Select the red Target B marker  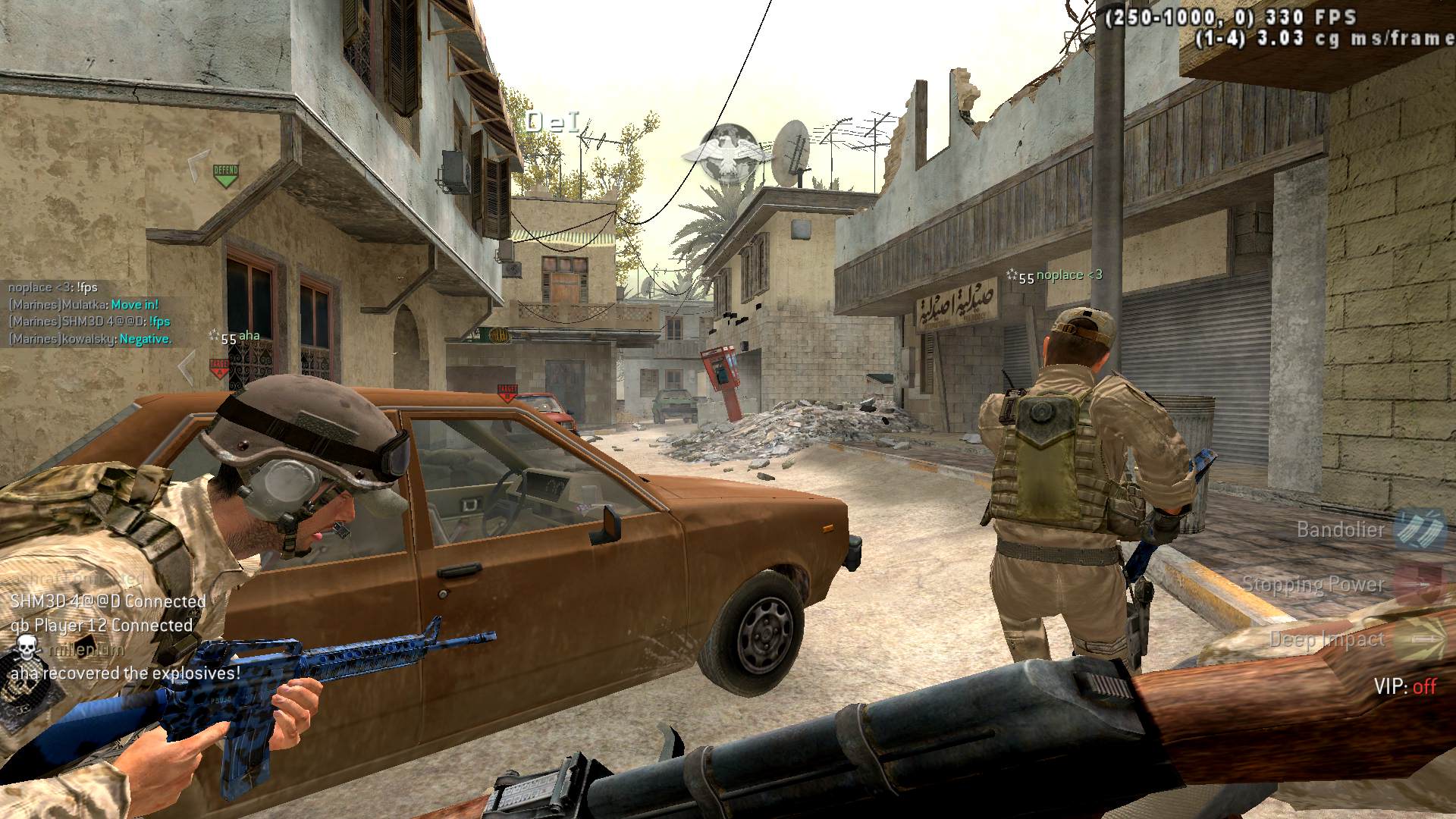pos(507,392)
